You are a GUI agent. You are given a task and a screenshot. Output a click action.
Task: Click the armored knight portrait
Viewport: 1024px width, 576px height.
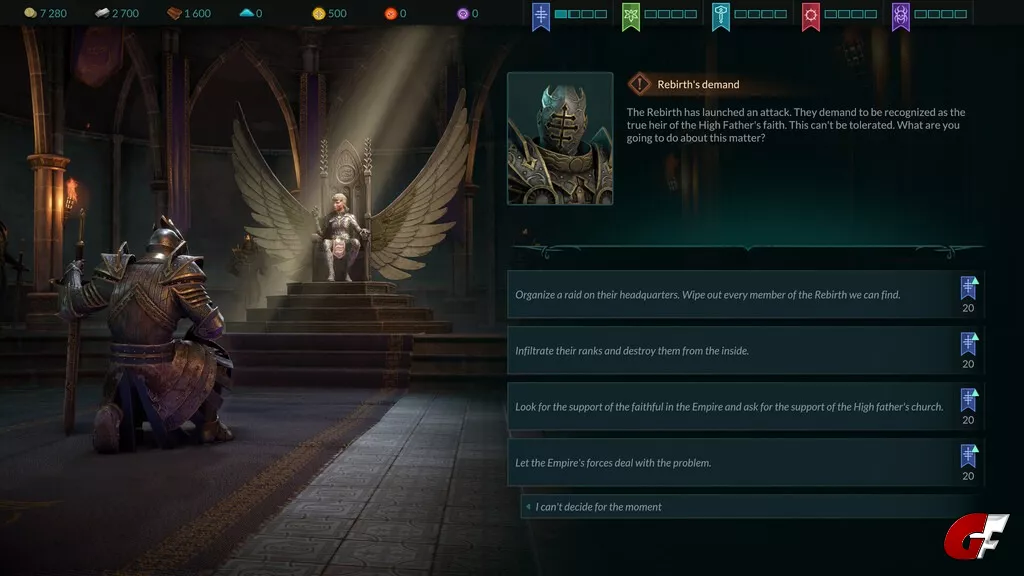560,138
